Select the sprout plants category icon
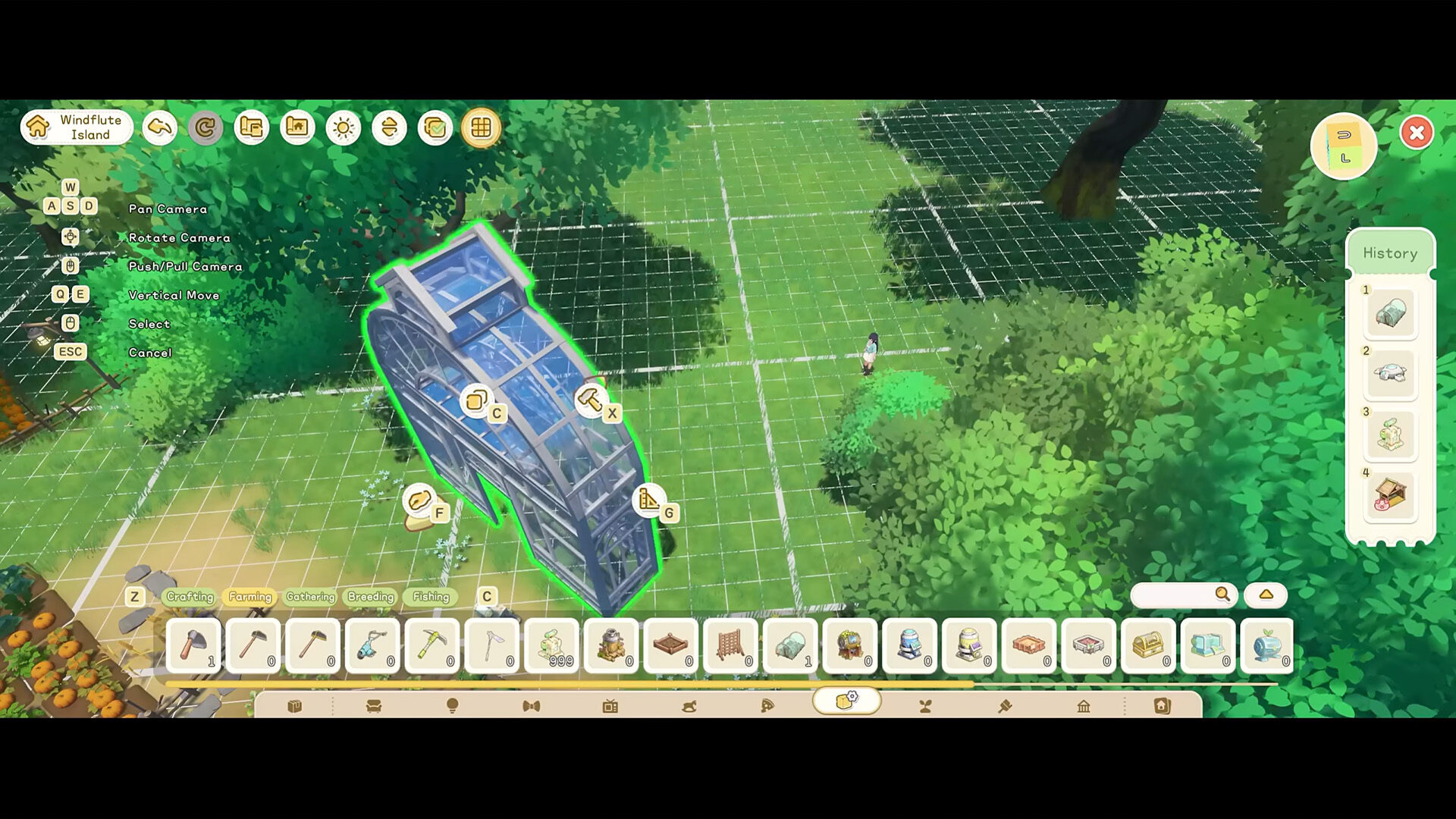Viewport: 1456px width, 819px height. [925, 705]
